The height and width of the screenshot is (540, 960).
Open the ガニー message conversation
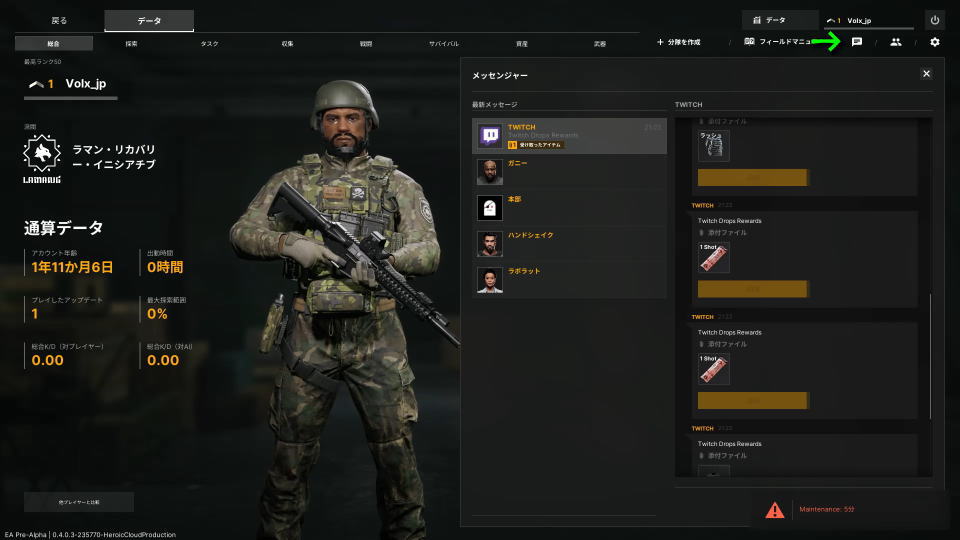pyautogui.click(x=569, y=172)
